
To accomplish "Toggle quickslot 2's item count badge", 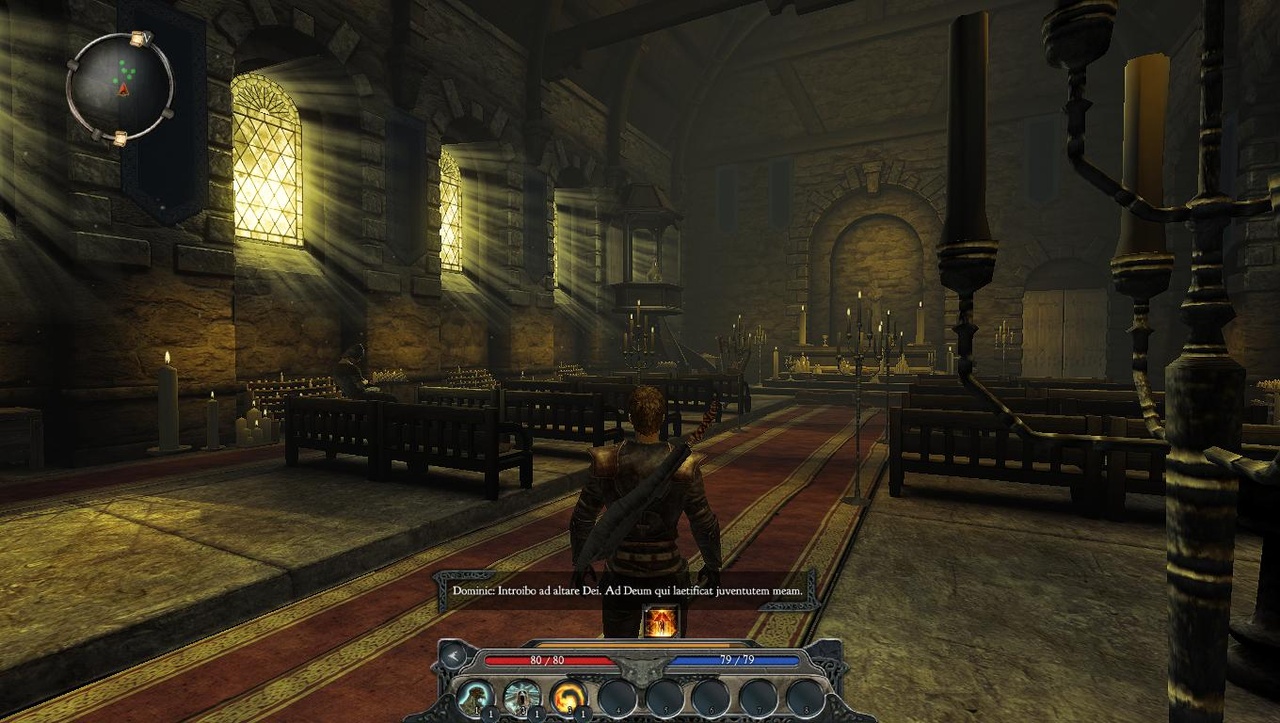I will pyautogui.click(x=536, y=714).
